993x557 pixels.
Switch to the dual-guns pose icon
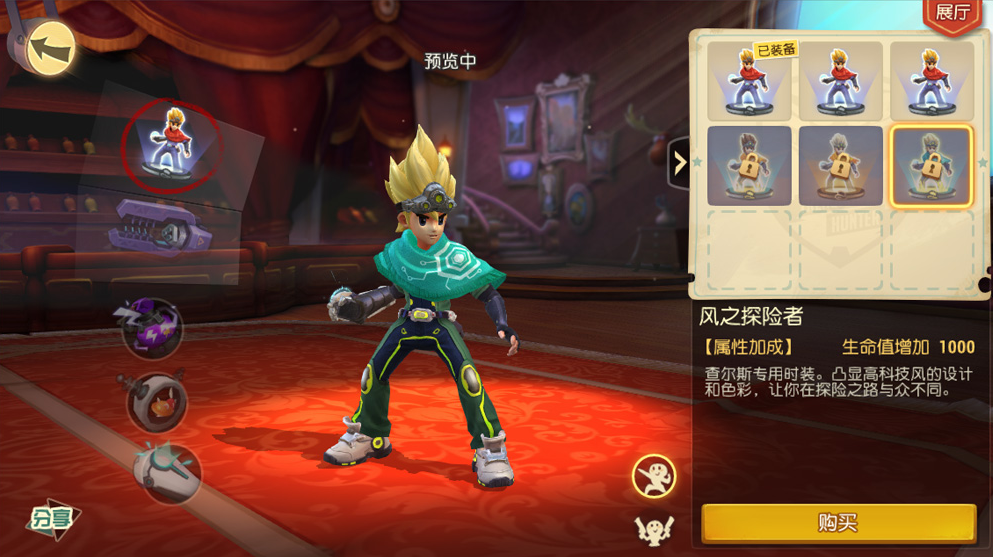click(x=654, y=528)
